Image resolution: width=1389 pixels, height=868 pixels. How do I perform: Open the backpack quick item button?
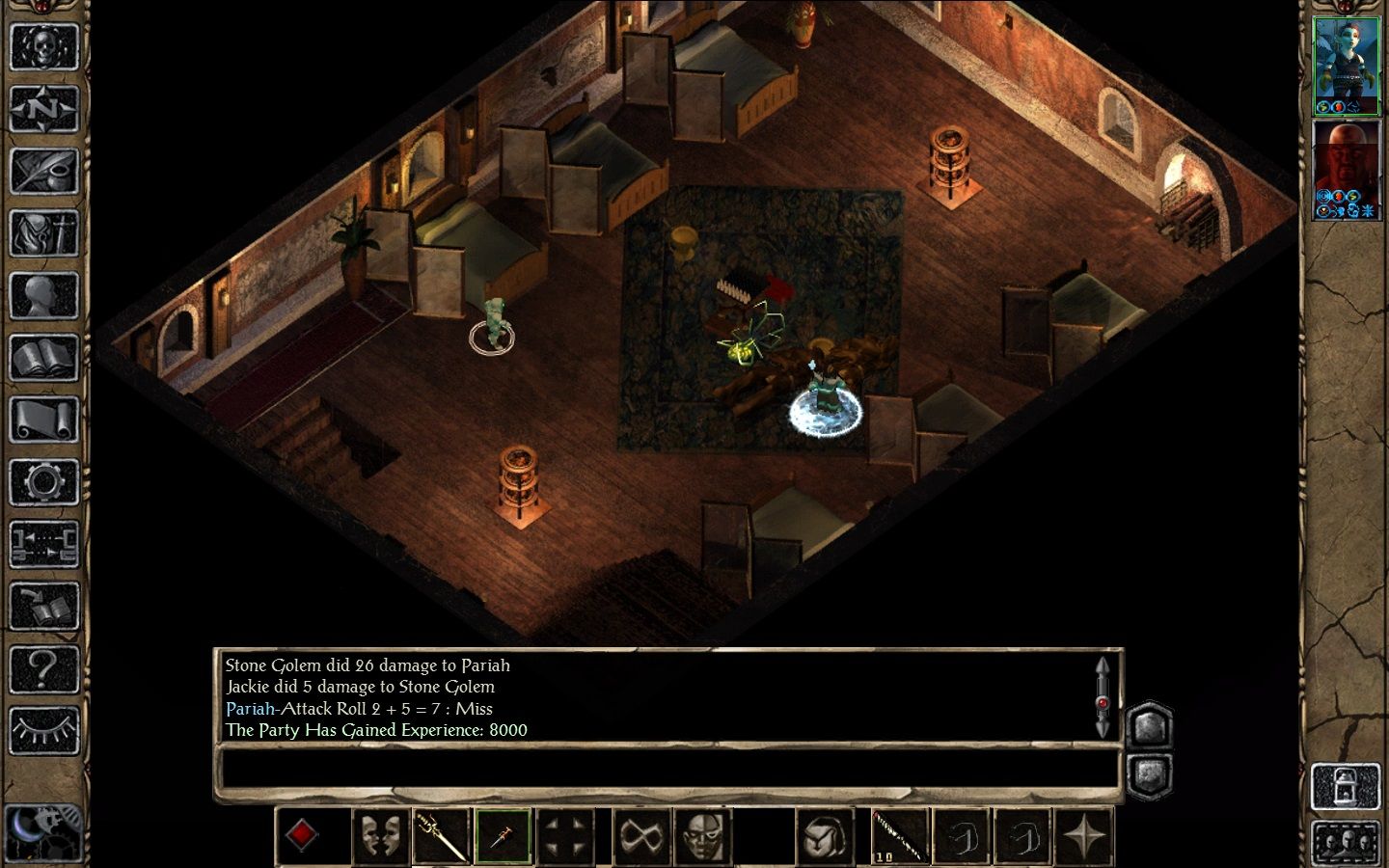tap(826, 836)
